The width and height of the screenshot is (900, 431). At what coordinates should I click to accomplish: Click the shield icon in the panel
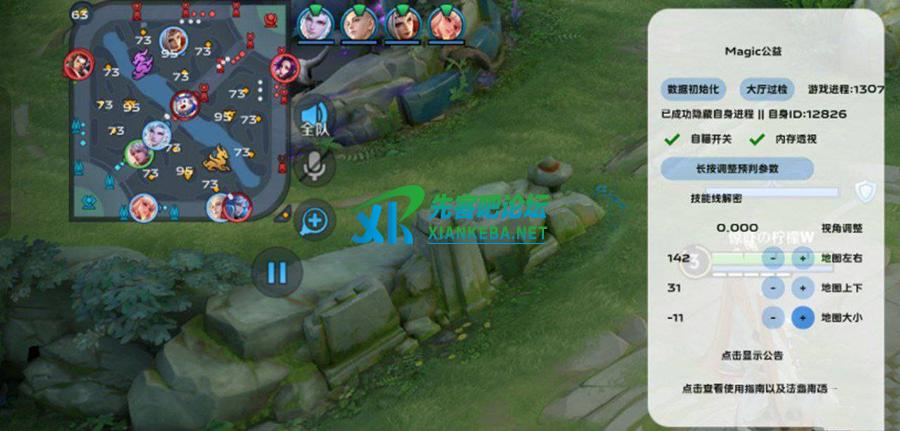point(864,191)
